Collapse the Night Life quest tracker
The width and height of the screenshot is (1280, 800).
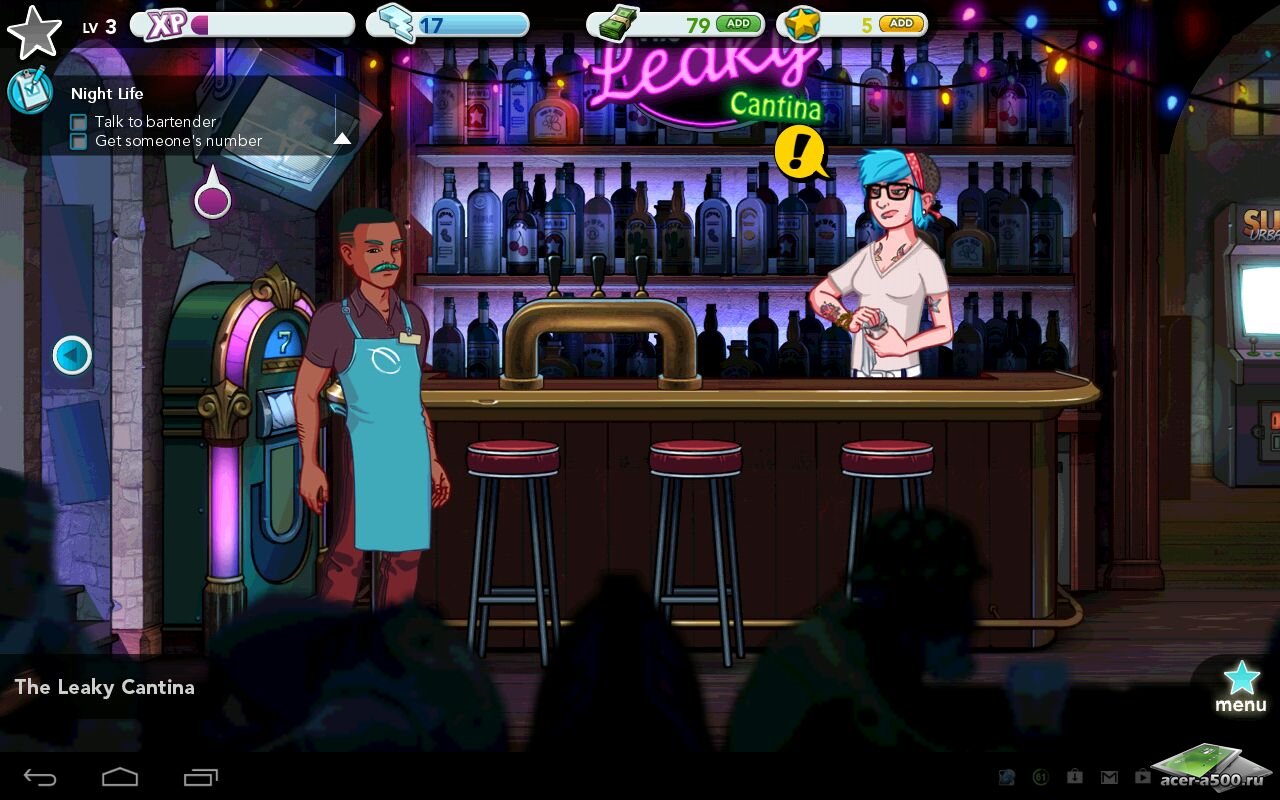coord(342,139)
